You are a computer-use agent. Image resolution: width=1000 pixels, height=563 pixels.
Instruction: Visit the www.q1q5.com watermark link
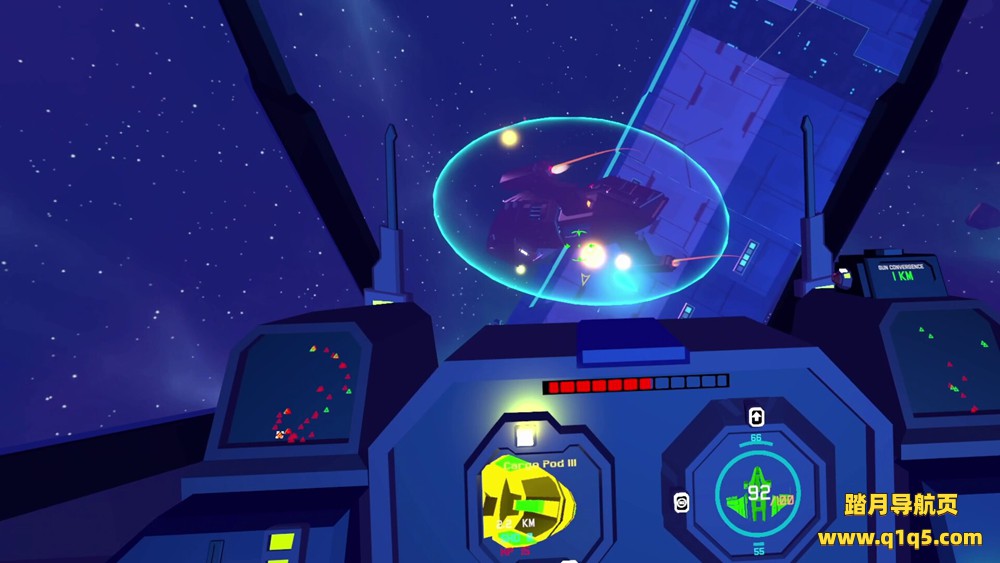(900, 538)
